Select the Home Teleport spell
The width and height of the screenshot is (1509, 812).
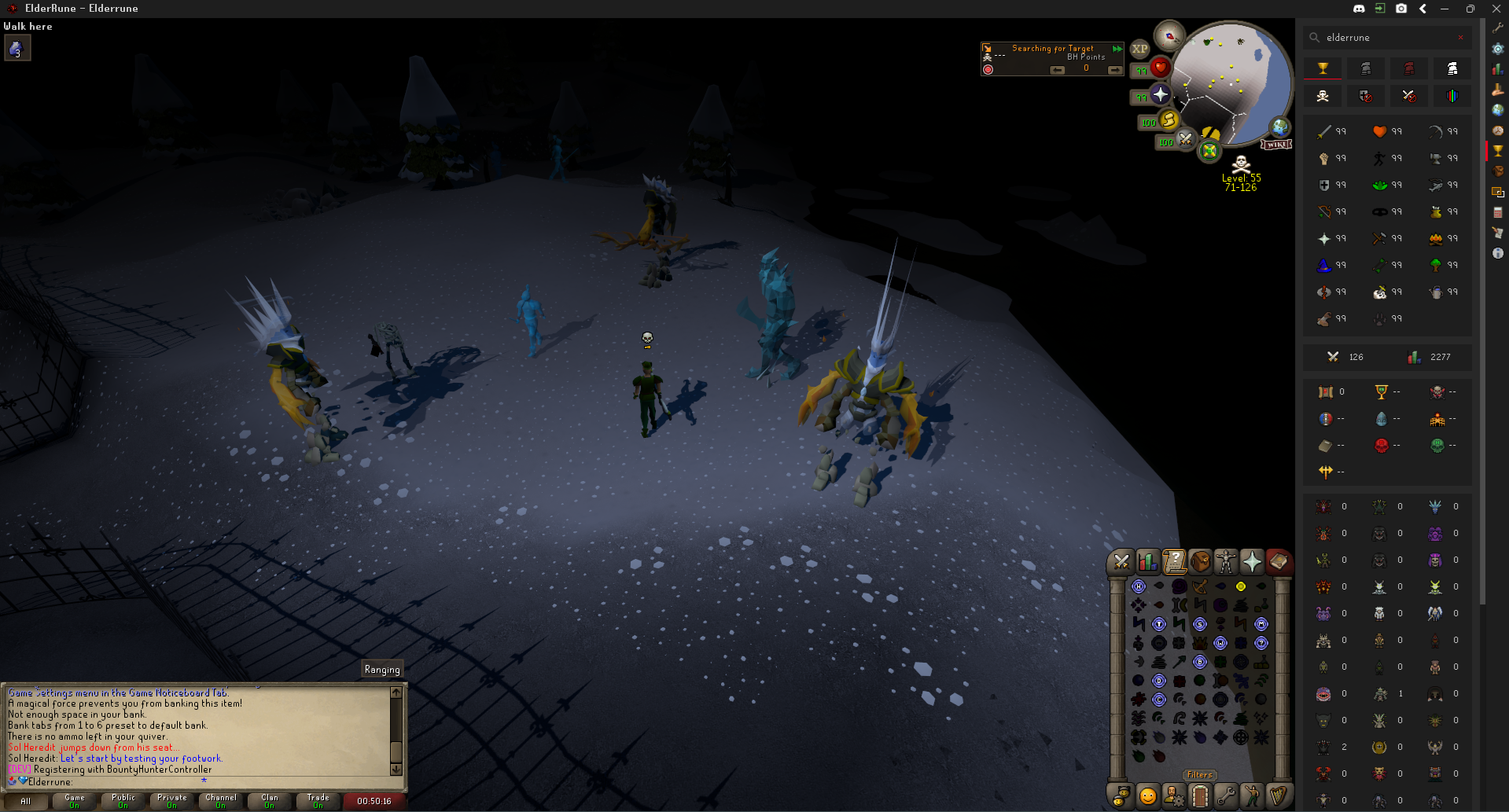[x=1139, y=586]
